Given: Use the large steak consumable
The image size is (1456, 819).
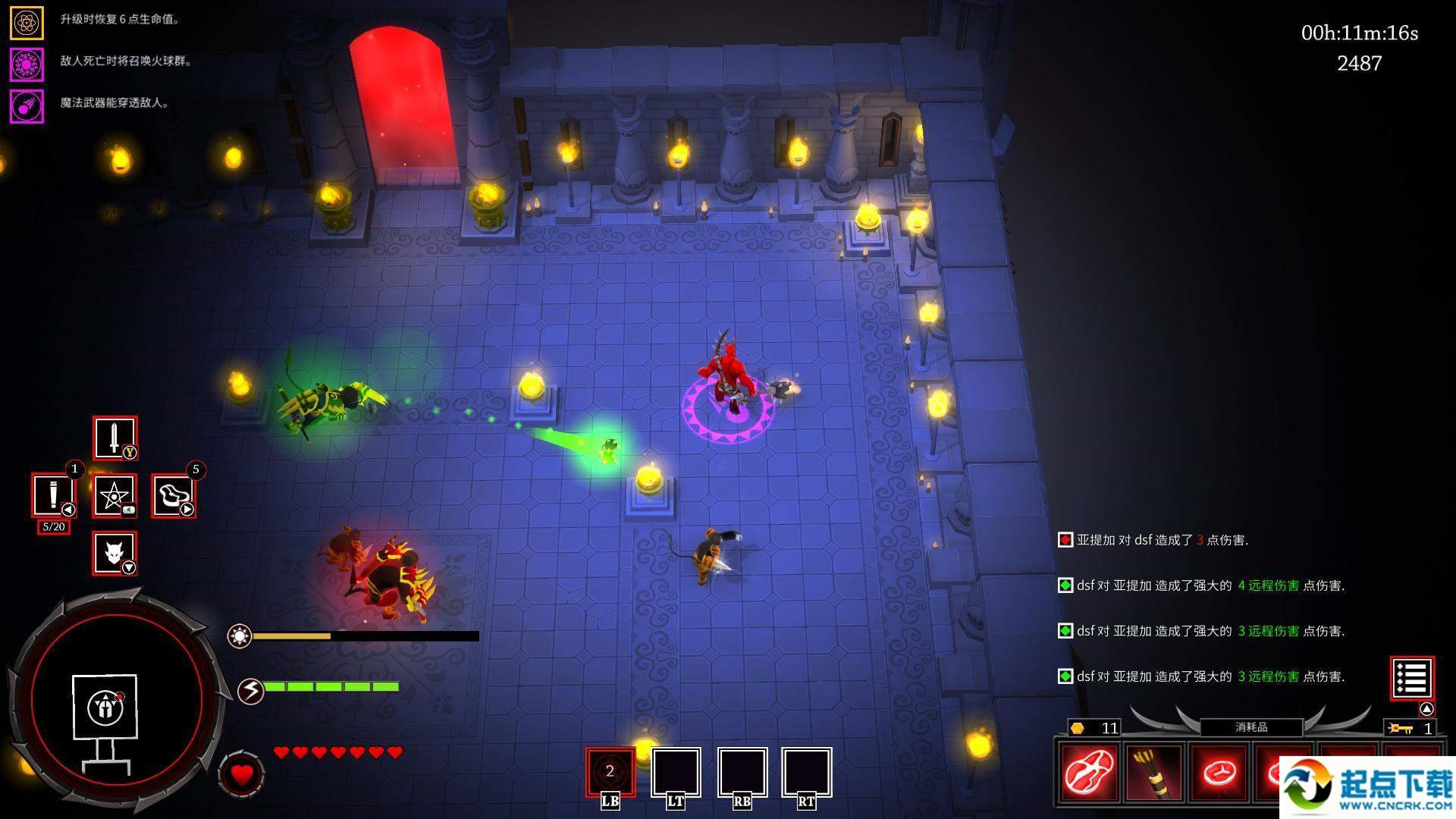Looking at the screenshot, I should point(1089,773).
